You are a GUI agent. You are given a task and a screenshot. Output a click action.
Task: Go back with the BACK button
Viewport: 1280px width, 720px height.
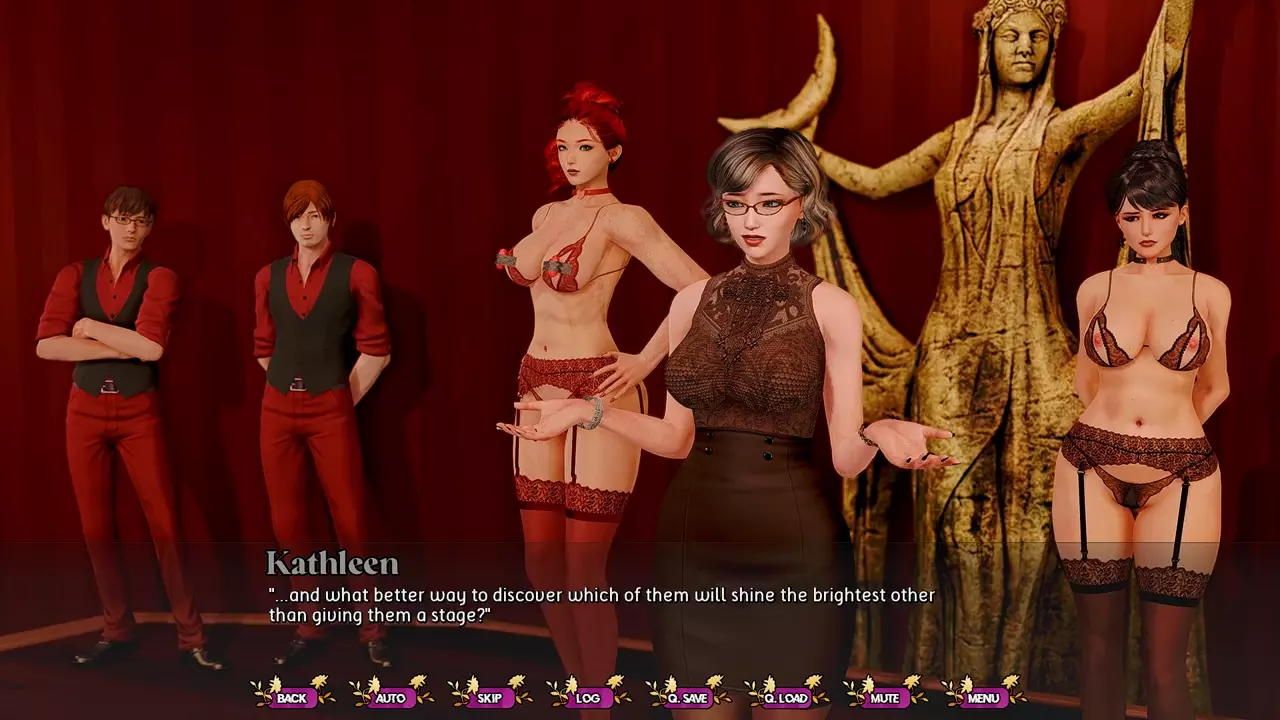click(292, 697)
